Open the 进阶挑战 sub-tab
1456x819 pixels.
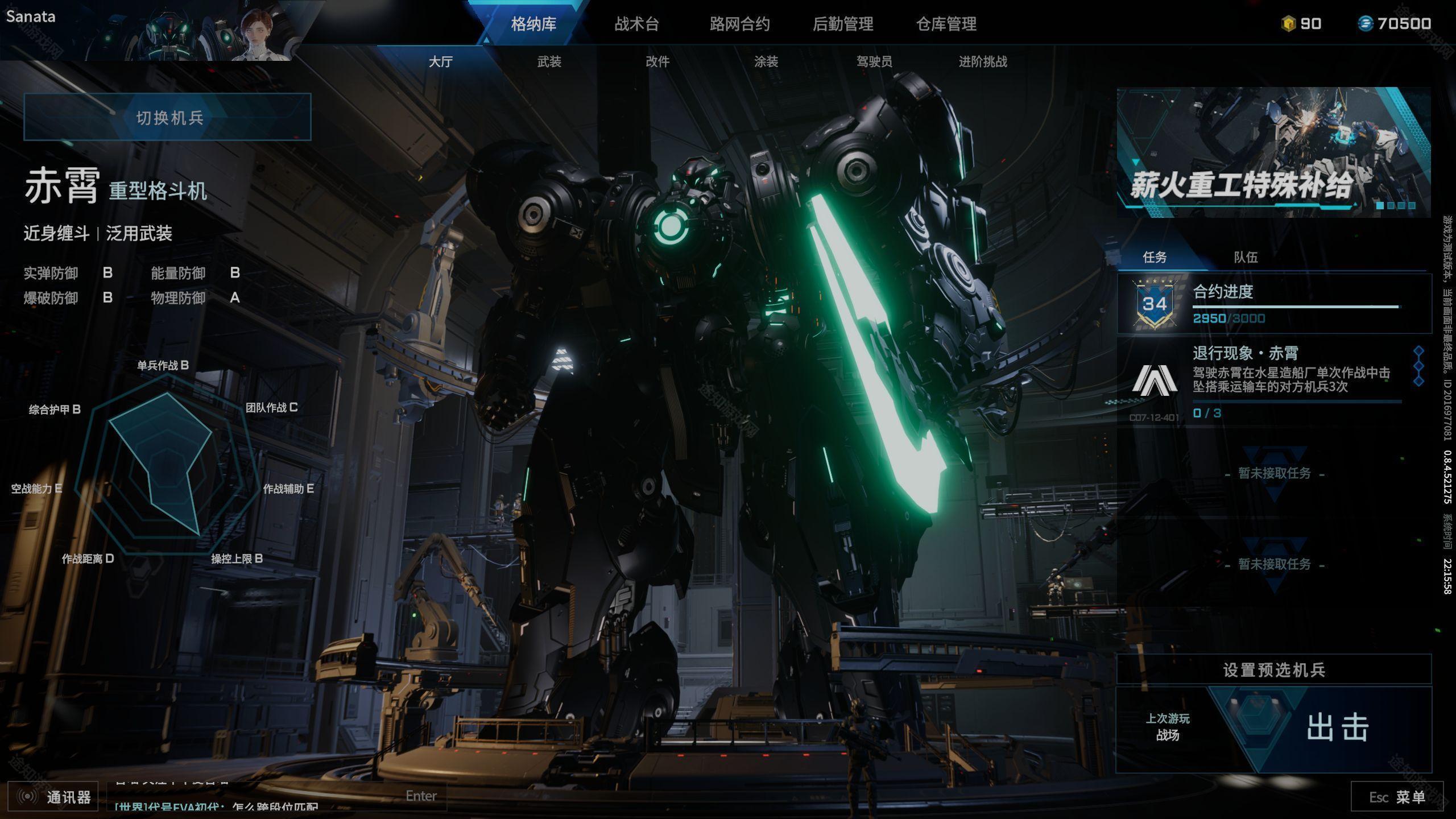point(983,61)
